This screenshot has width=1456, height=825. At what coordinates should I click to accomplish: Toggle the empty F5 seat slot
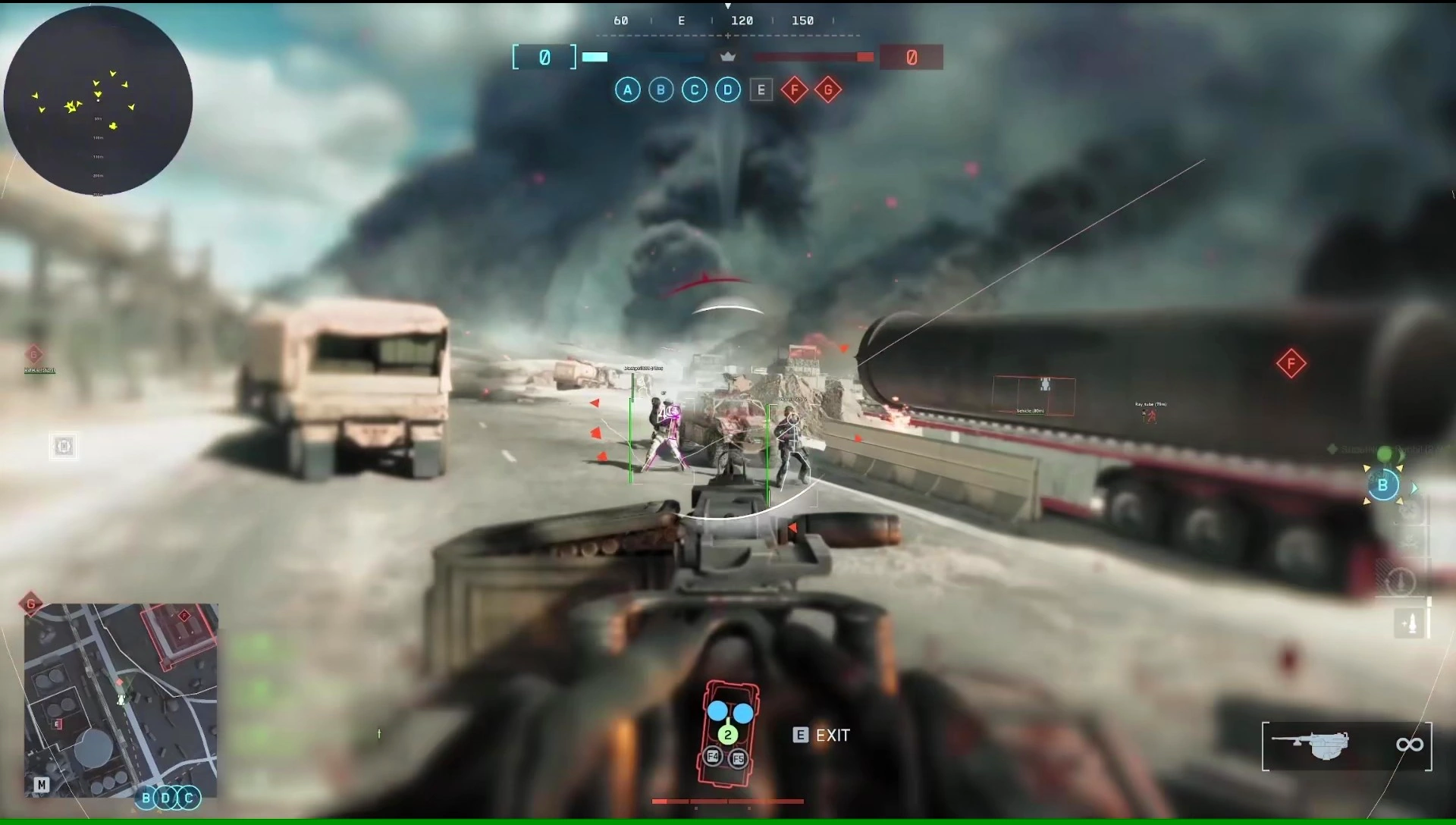pyautogui.click(x=737, y=758)
